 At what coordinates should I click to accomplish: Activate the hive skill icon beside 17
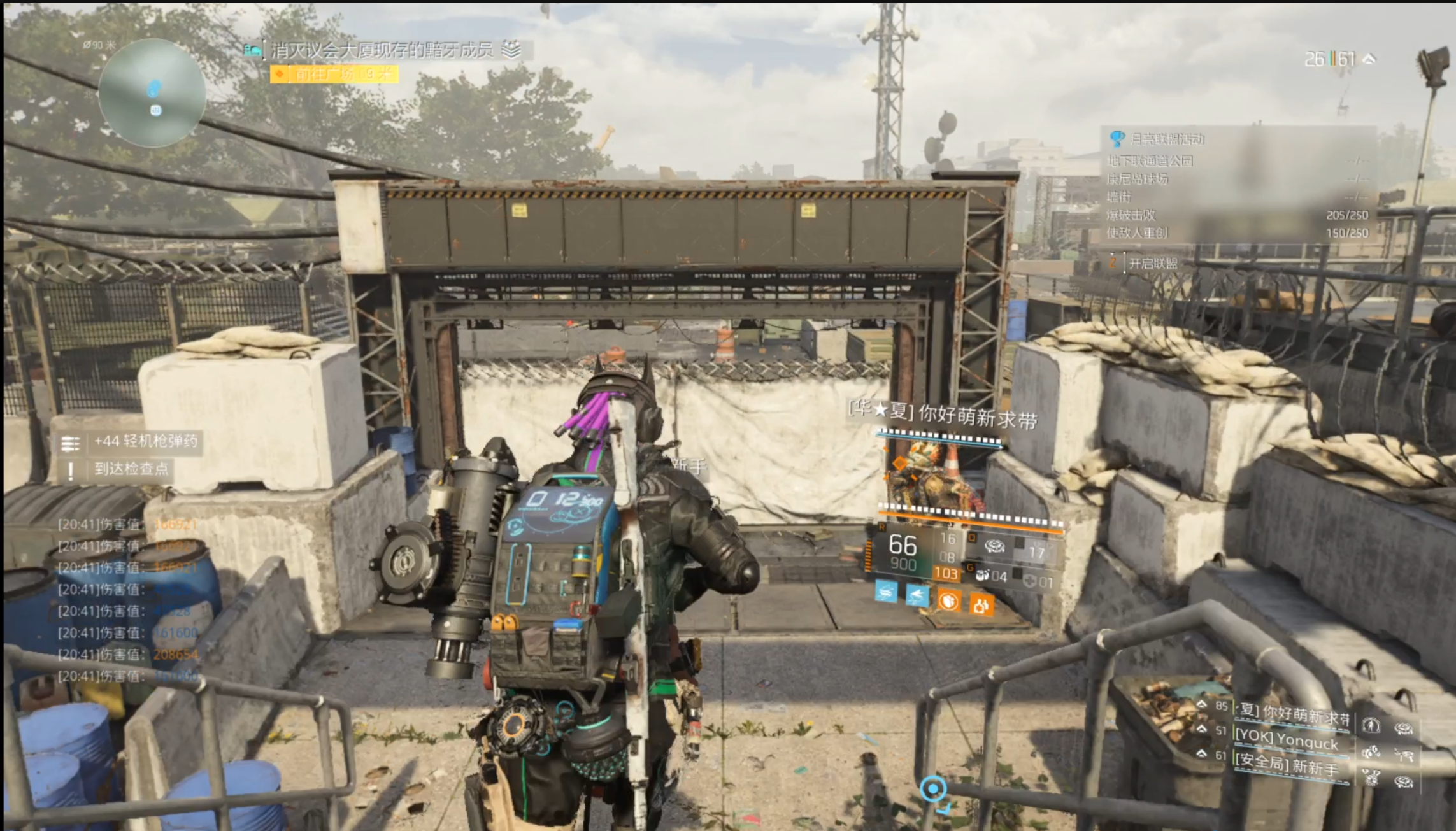coord(994,546)
